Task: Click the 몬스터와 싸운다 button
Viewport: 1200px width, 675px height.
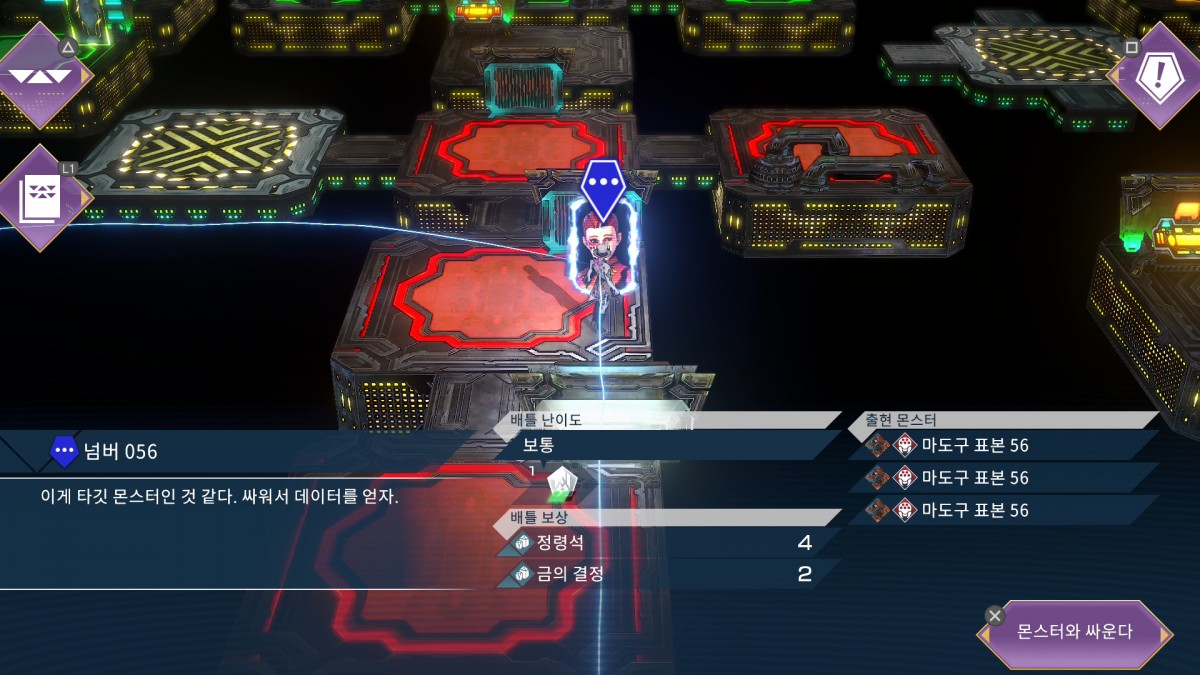Action: pyautogui.click(x=1074, y=633)
